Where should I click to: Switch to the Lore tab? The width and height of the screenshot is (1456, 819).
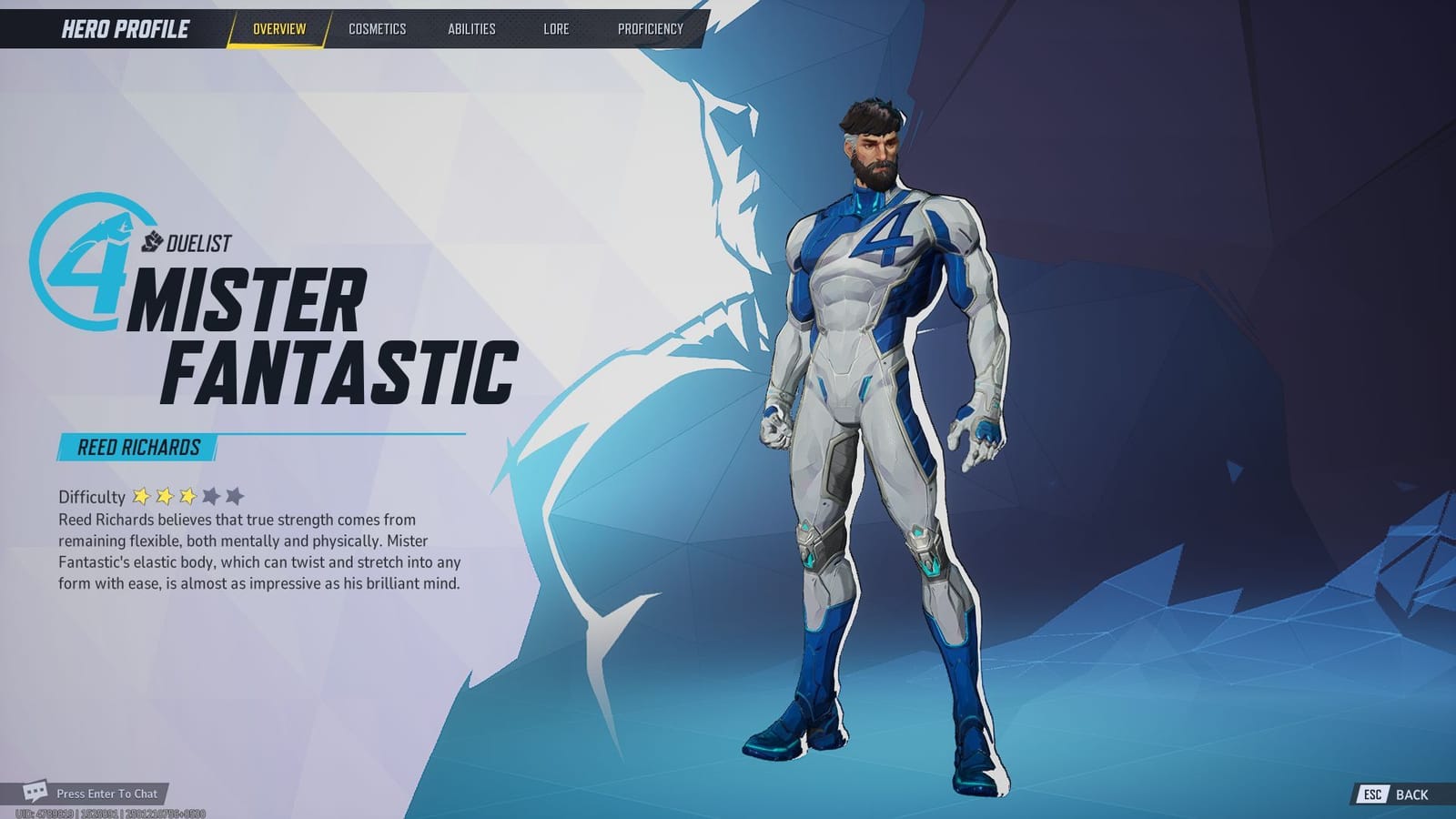555,28
